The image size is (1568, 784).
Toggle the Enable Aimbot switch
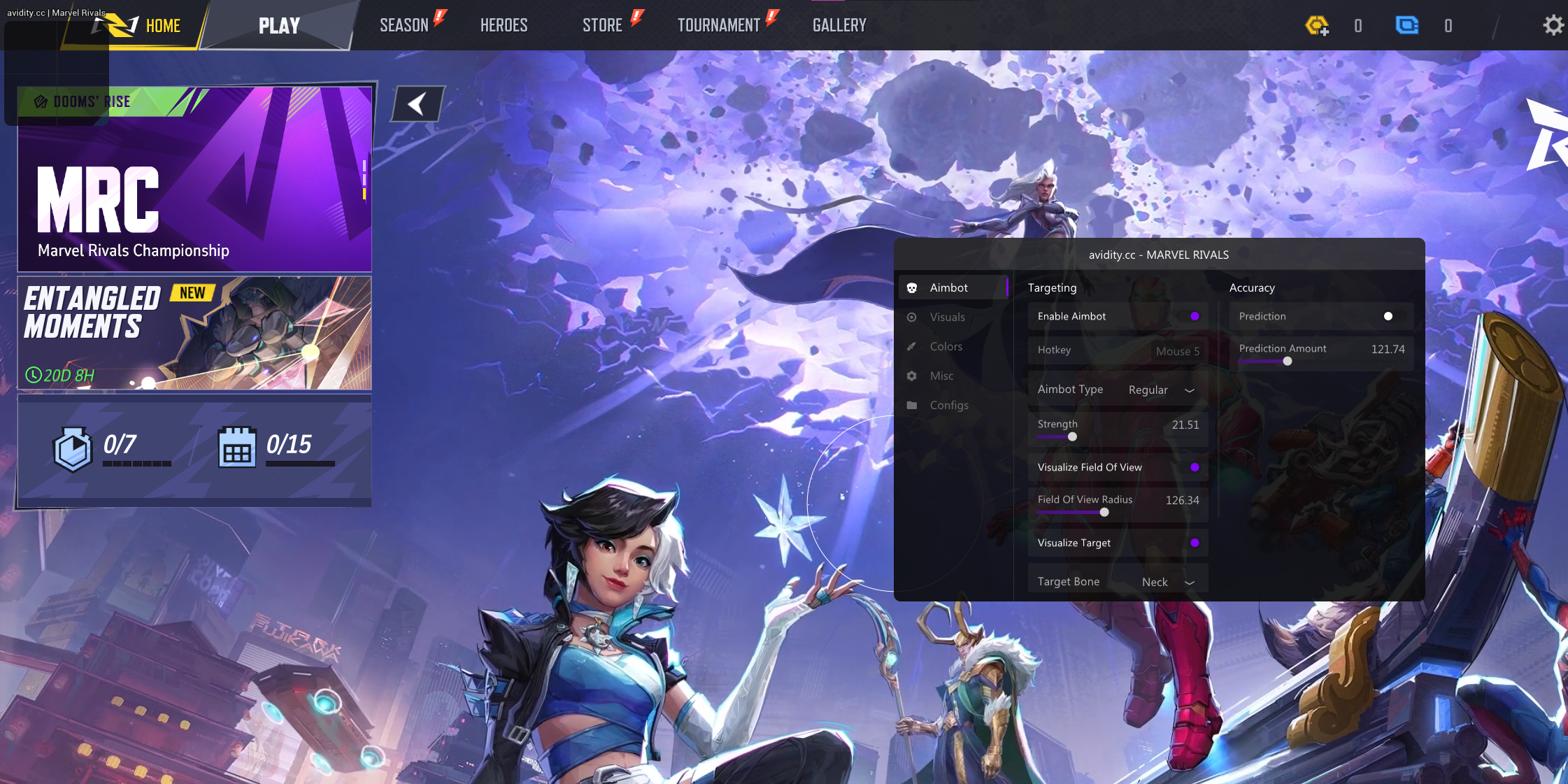[1195, 316]
